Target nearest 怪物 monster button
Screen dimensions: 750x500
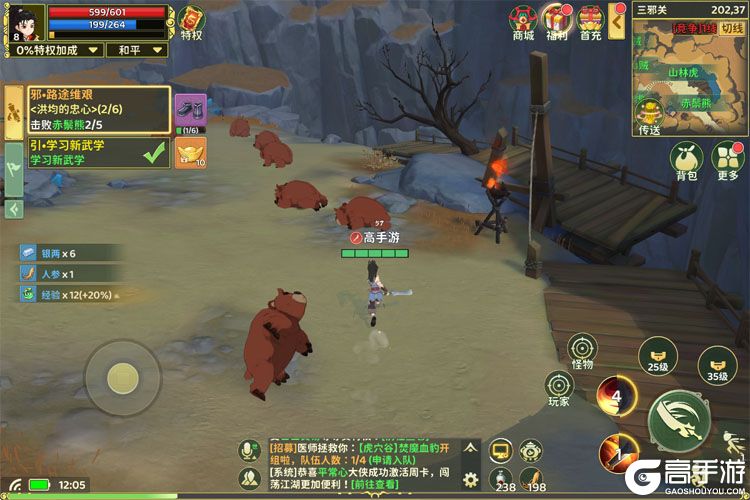pyautogui.click(x=581, y=350)
